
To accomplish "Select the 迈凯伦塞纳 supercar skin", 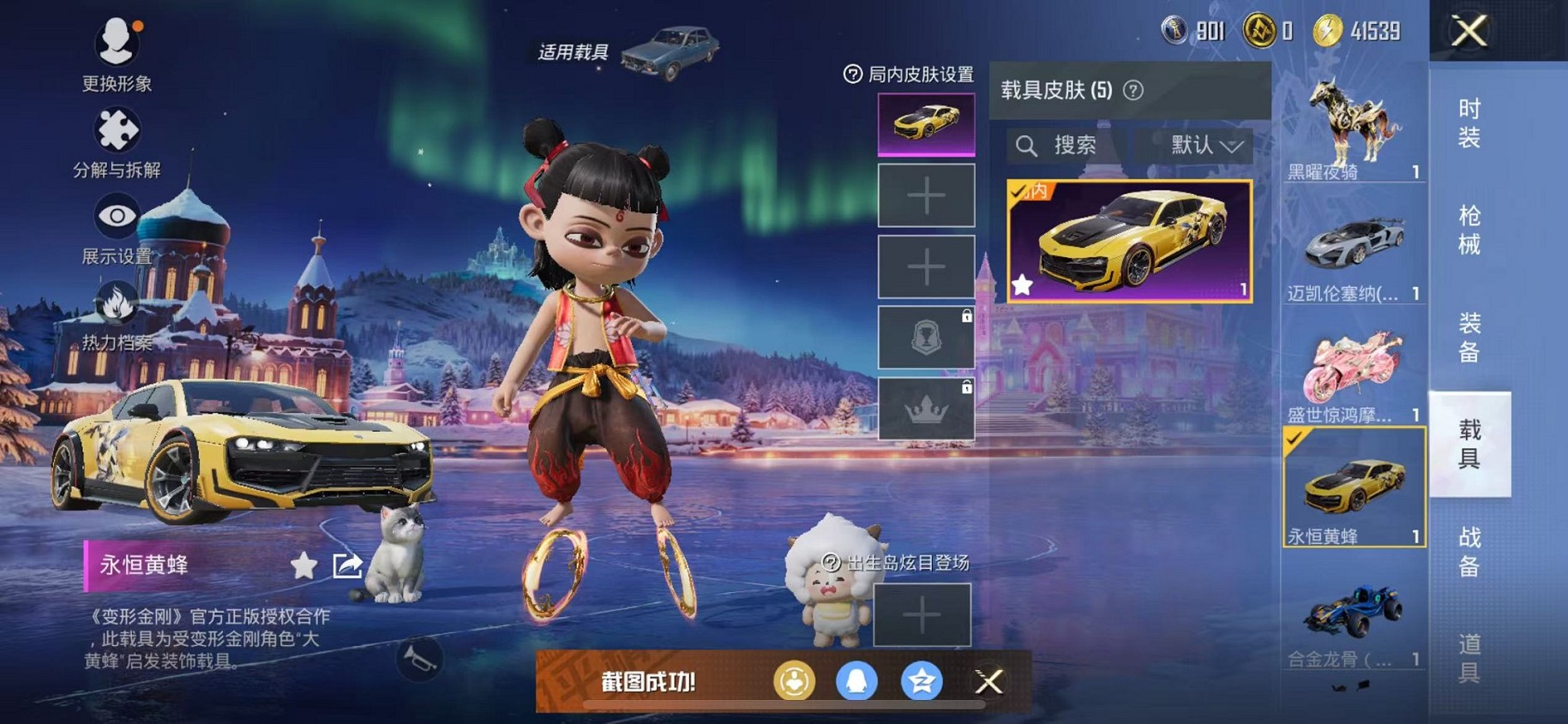I will (x=1353, y=248).
